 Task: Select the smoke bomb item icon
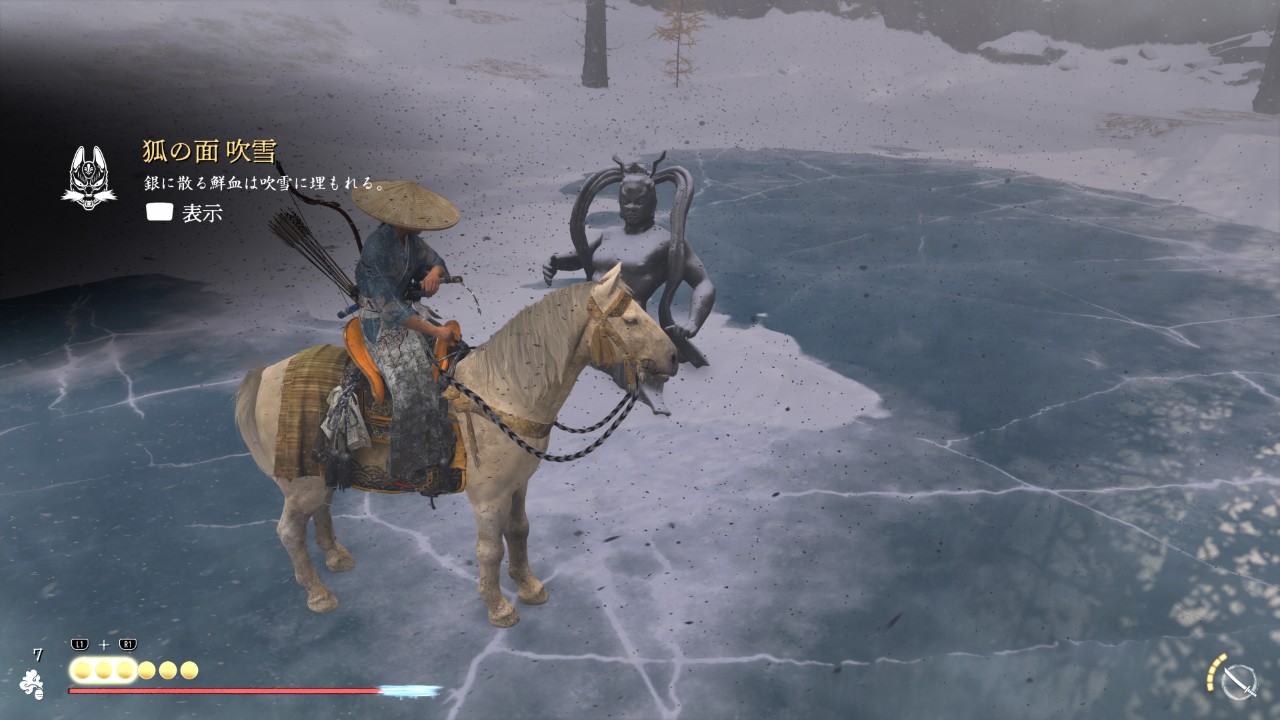(x=32, y=684)
